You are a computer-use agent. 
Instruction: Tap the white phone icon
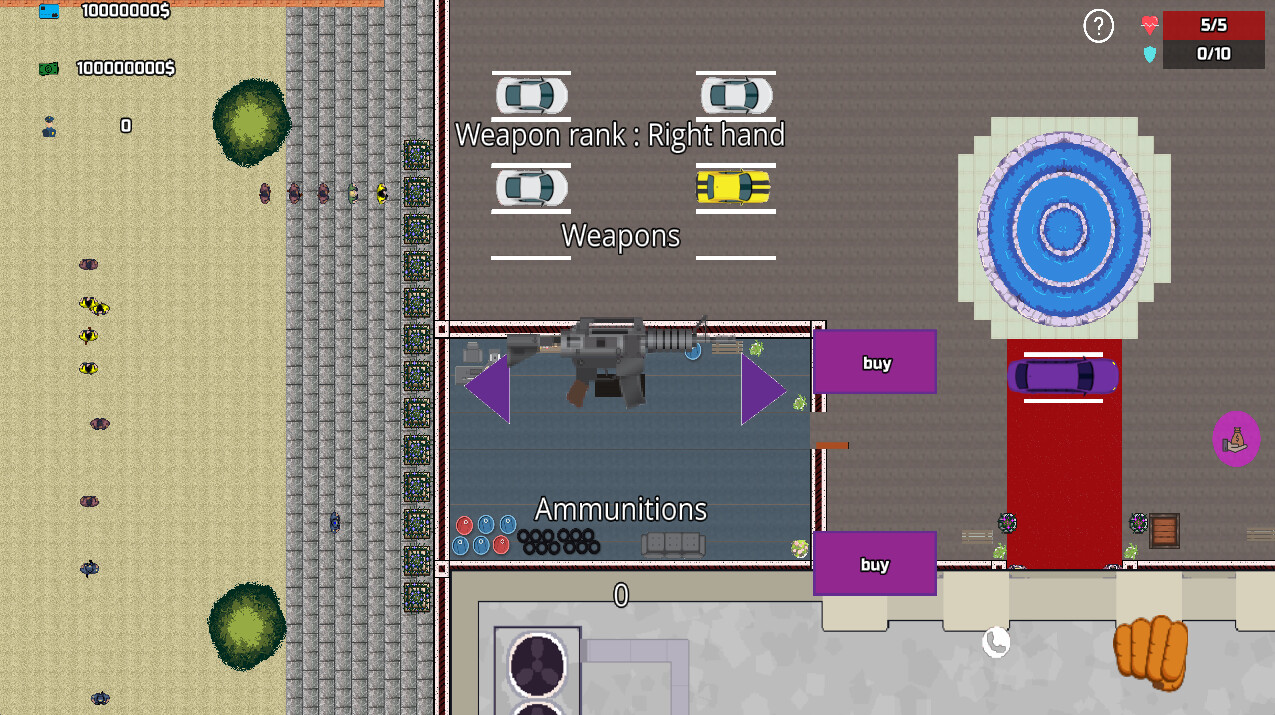(x=996, y=642)
